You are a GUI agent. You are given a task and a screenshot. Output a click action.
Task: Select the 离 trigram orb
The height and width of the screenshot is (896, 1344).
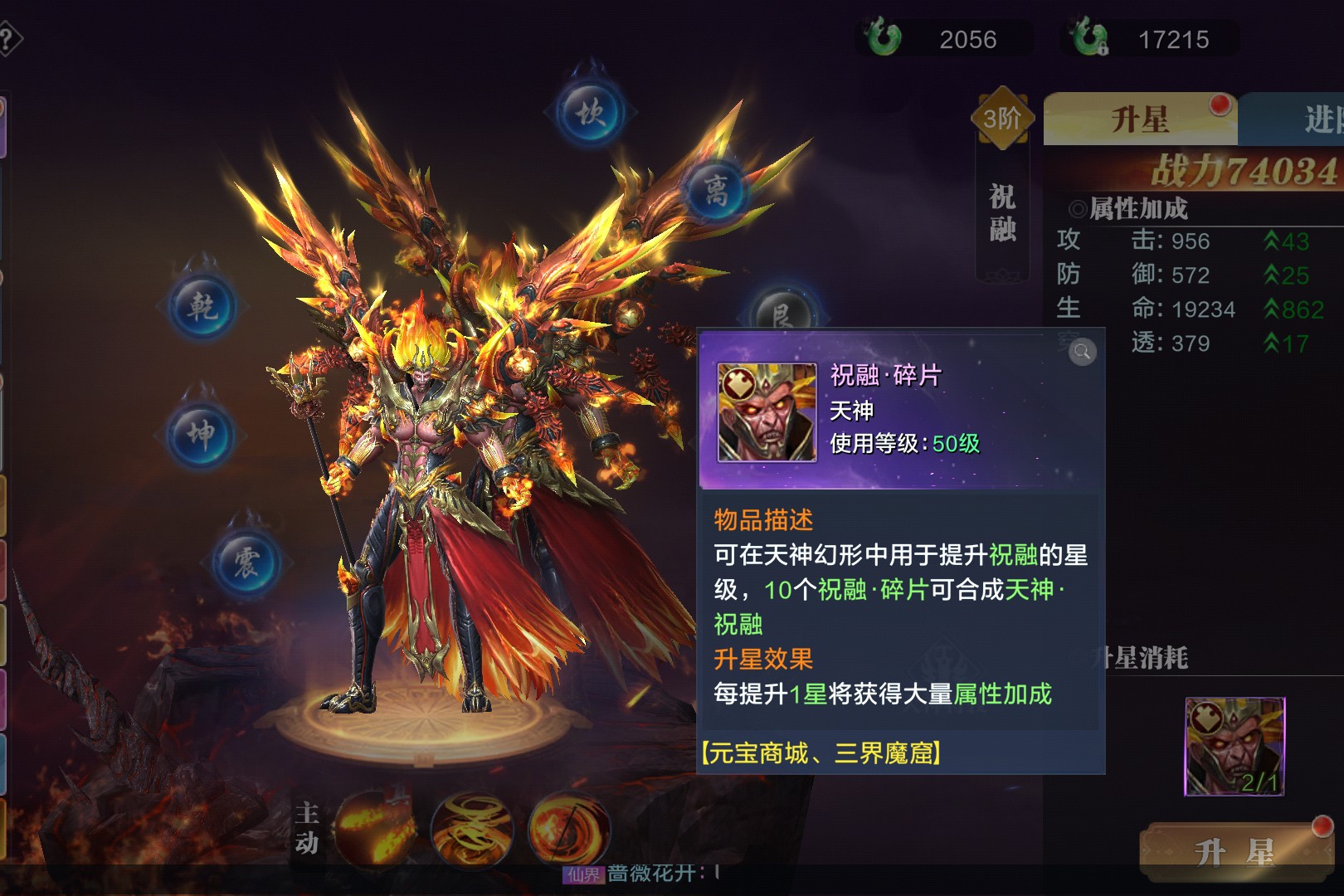click(x=716, y=191)
